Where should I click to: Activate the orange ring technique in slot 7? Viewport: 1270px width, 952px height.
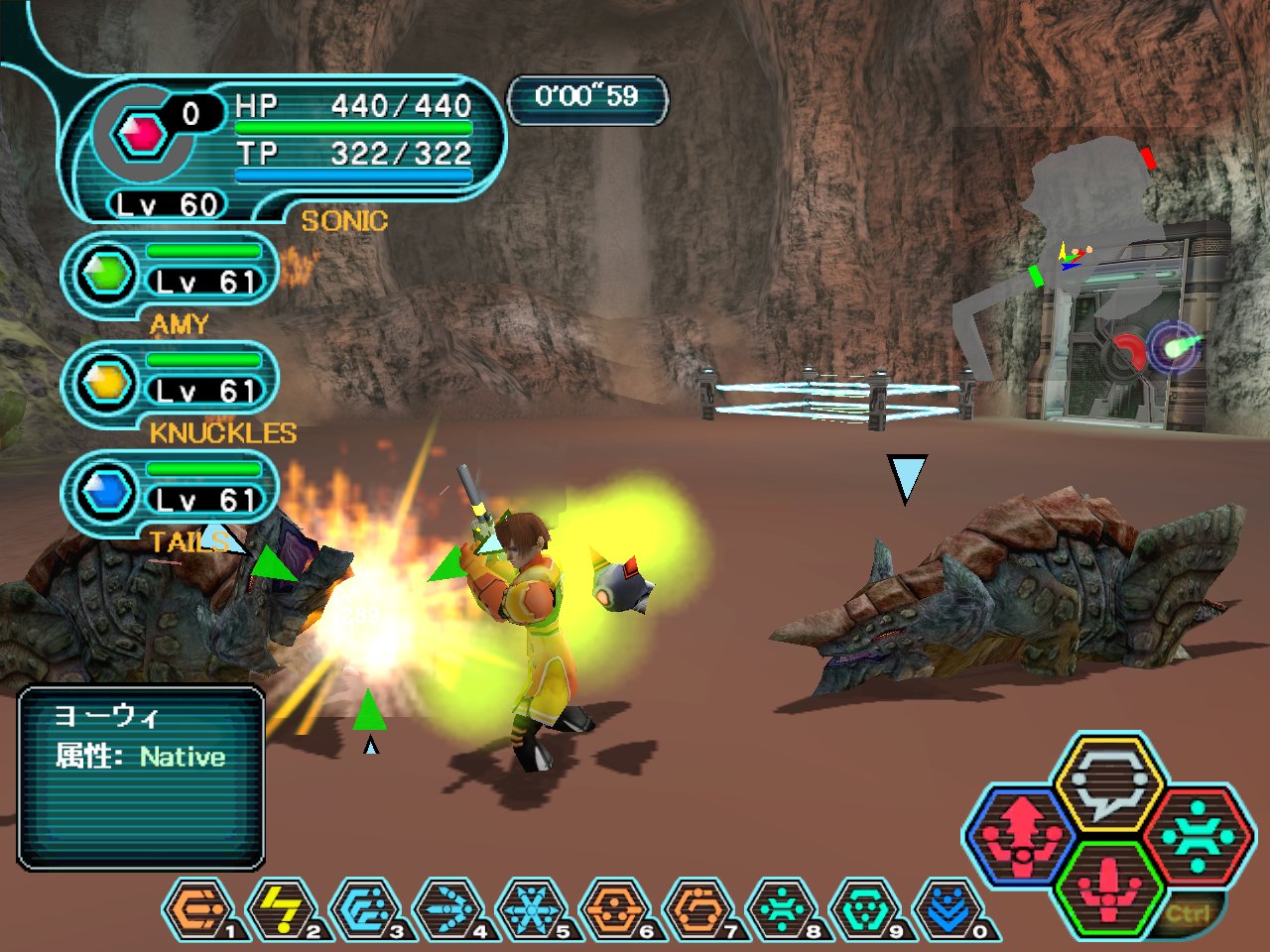click(698, 909)
